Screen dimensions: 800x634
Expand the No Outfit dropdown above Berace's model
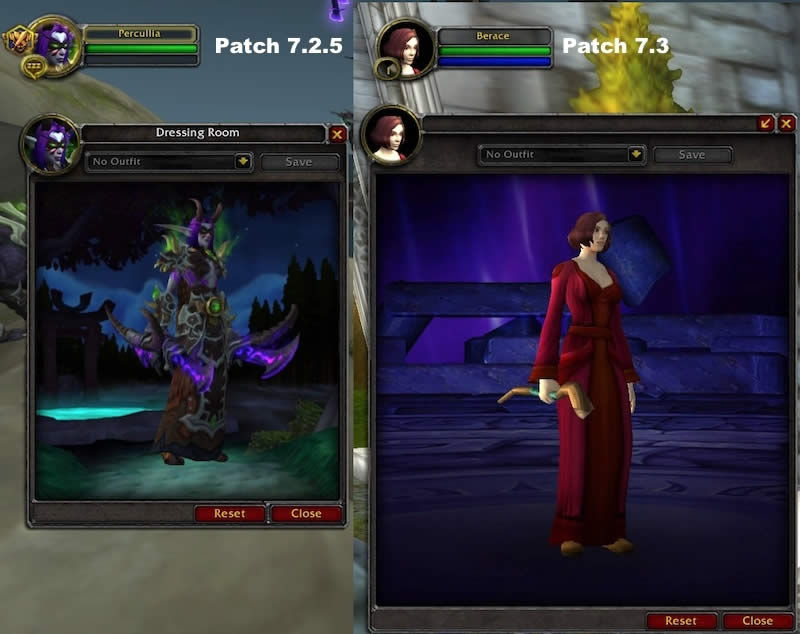pyautogui.click(x=636, y=154)
